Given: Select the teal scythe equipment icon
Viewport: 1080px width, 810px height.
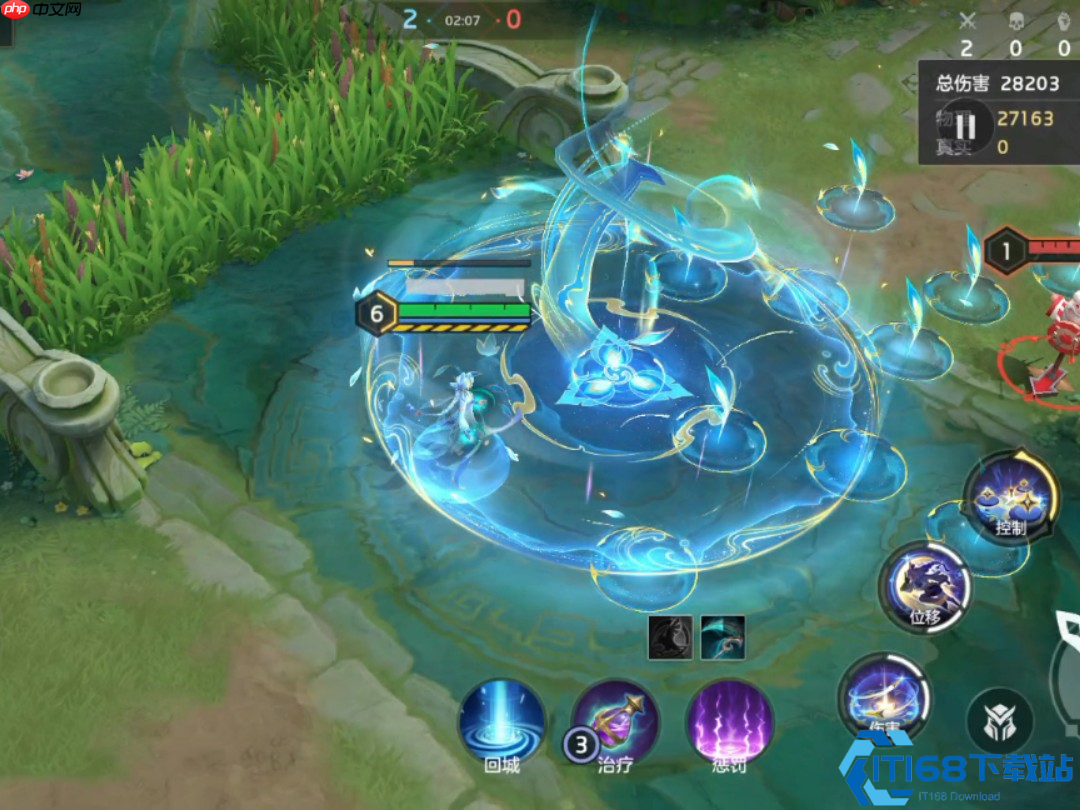Looking at the screenshot, I should pyautogui.click(x=722, y=637).
